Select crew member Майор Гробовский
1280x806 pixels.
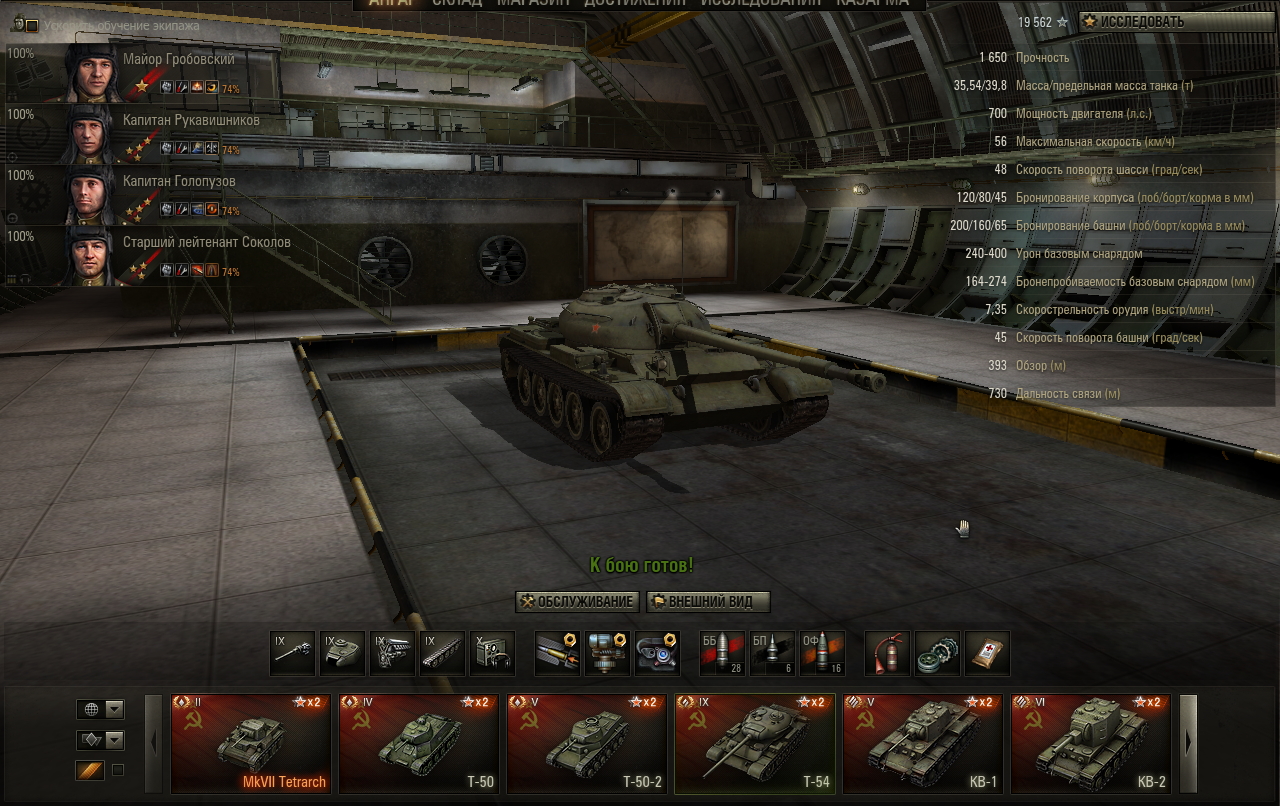(150, 72)
